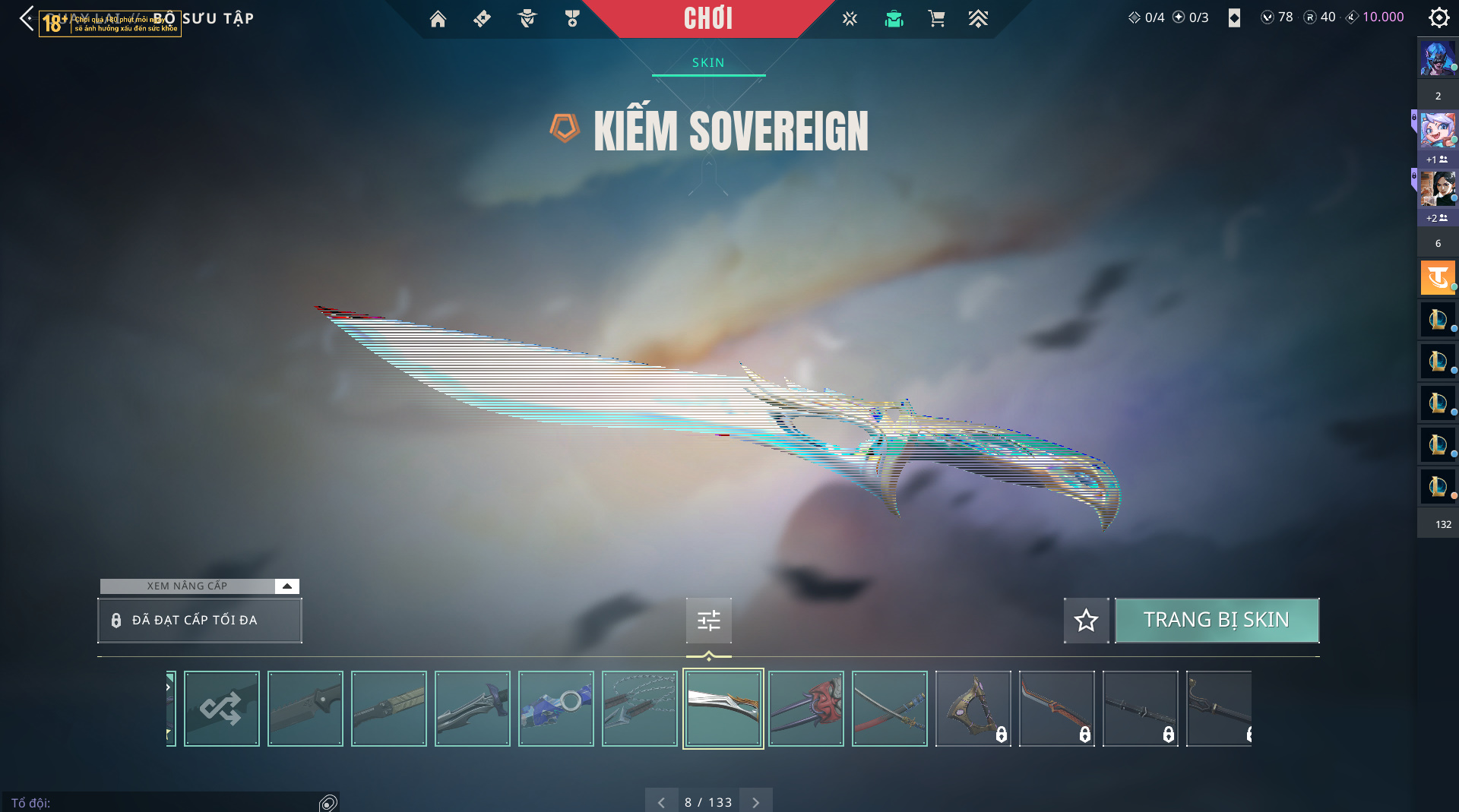The width and height of the screenshot is (1459, 812).
Task: Open the store shopping cart
Action: [x=936, y=19]
